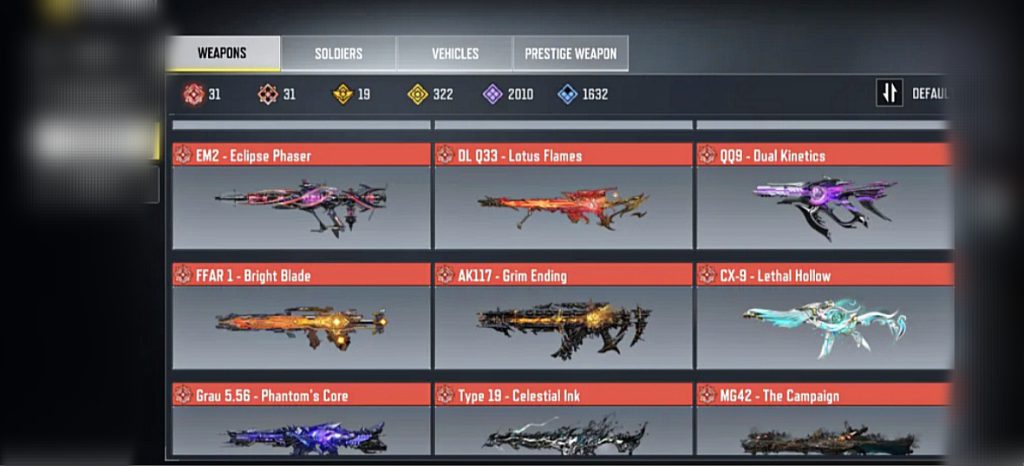Select the AK117 - Grim Ending weapon
1024x466 pixels.
point(563,316)
